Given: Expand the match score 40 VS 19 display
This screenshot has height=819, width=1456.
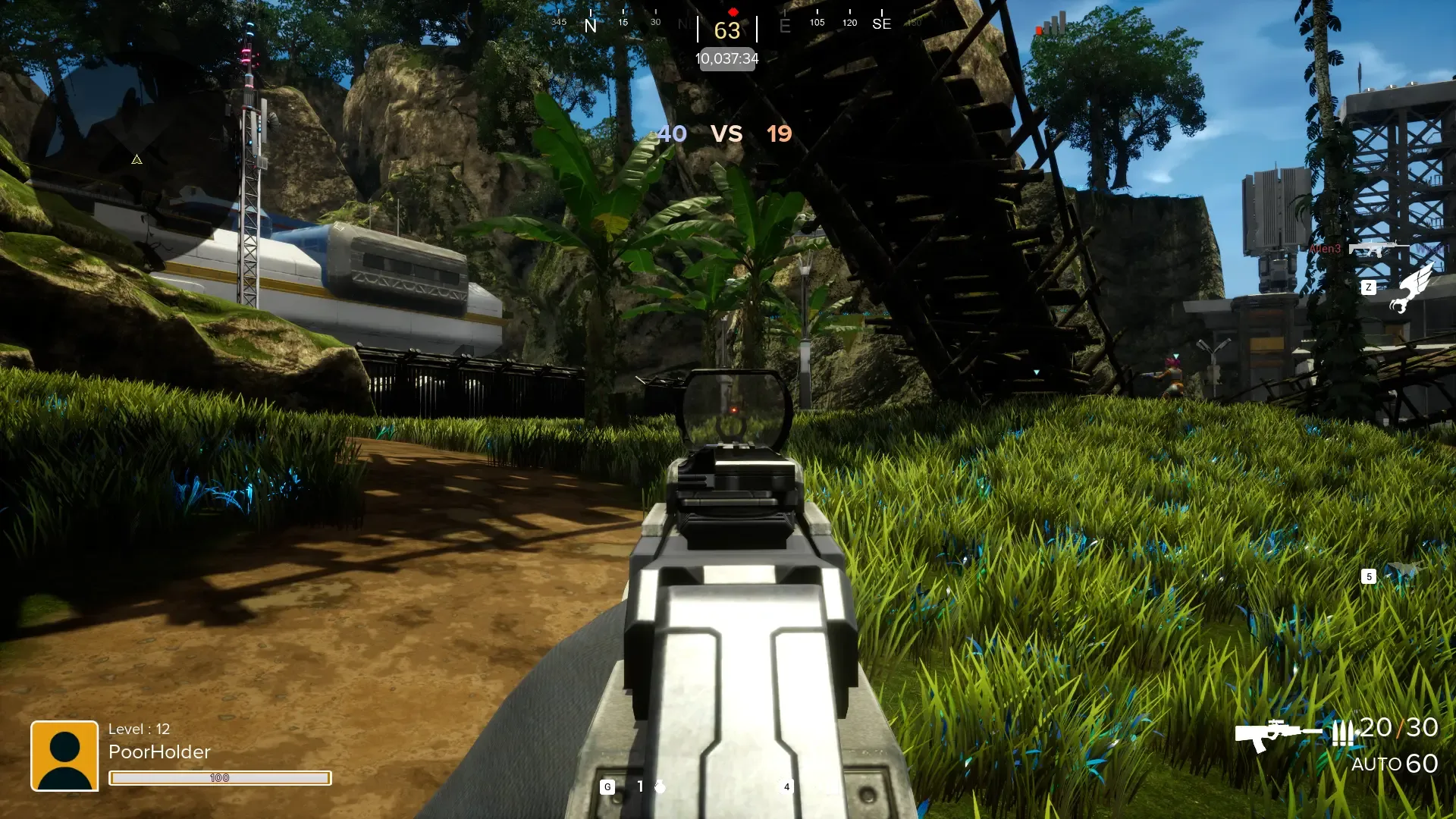Looking at the screenshot, I should coord(726,133).
